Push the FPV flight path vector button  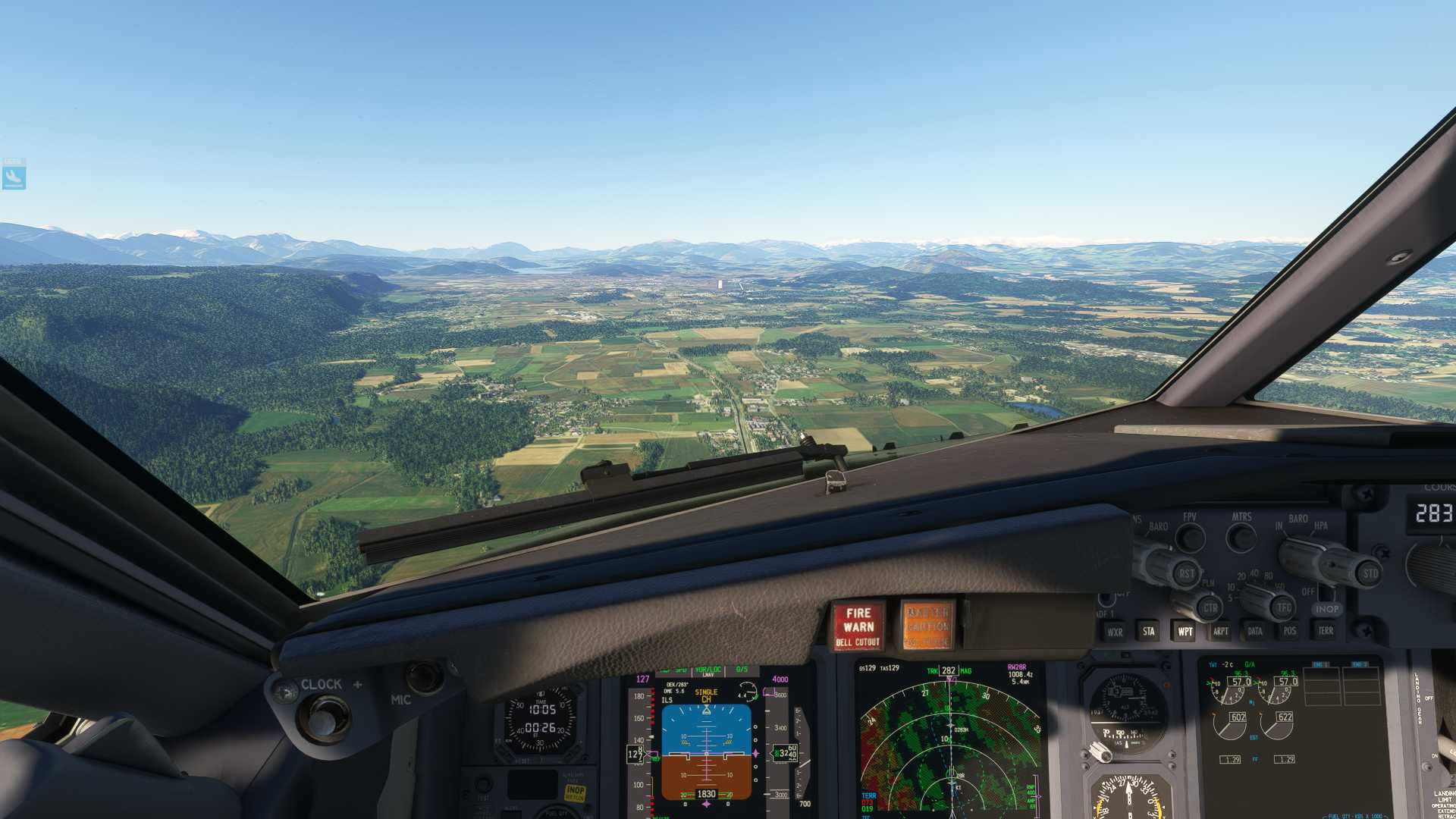[1191, 538]
